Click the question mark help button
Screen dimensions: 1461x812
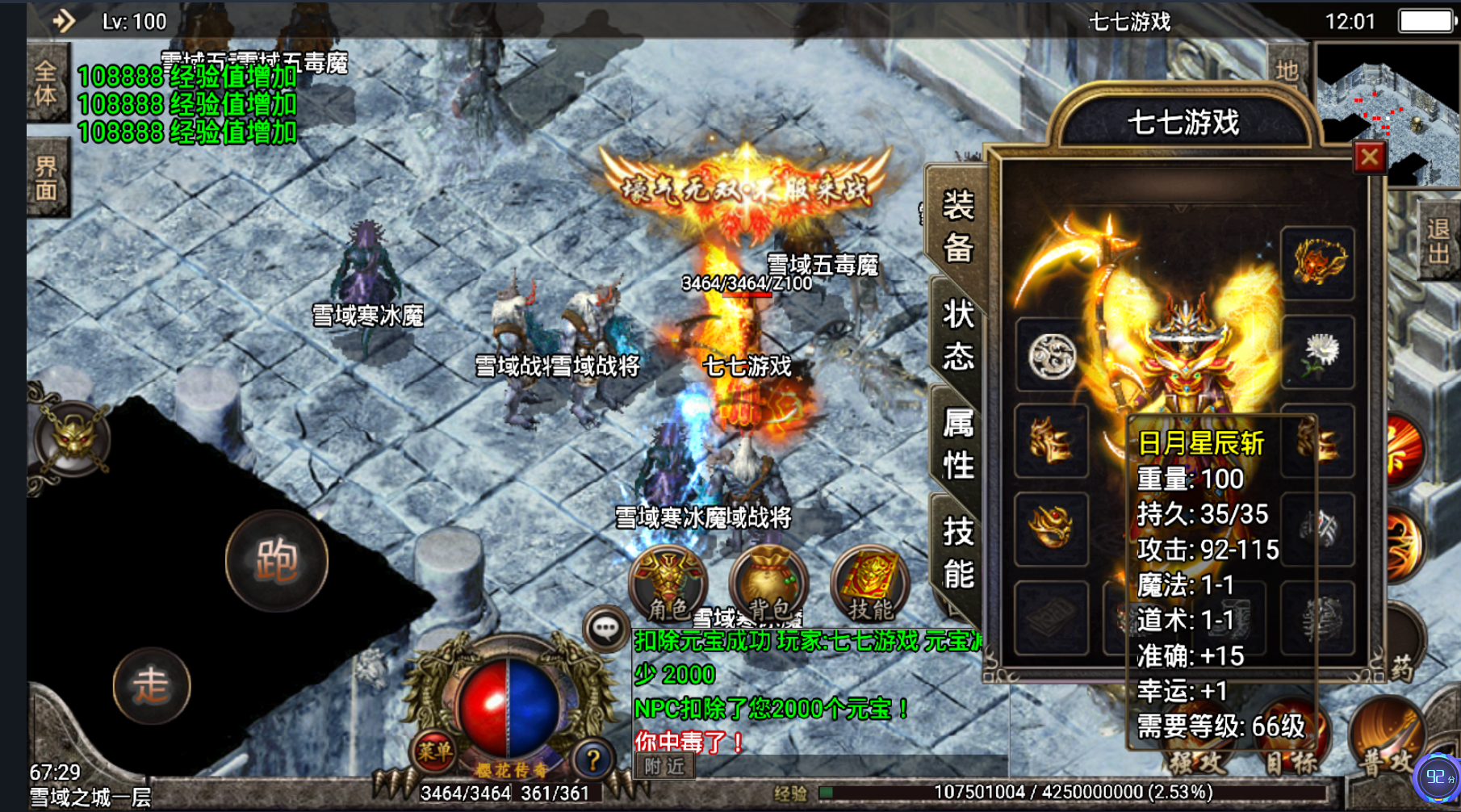pos(592,759)
